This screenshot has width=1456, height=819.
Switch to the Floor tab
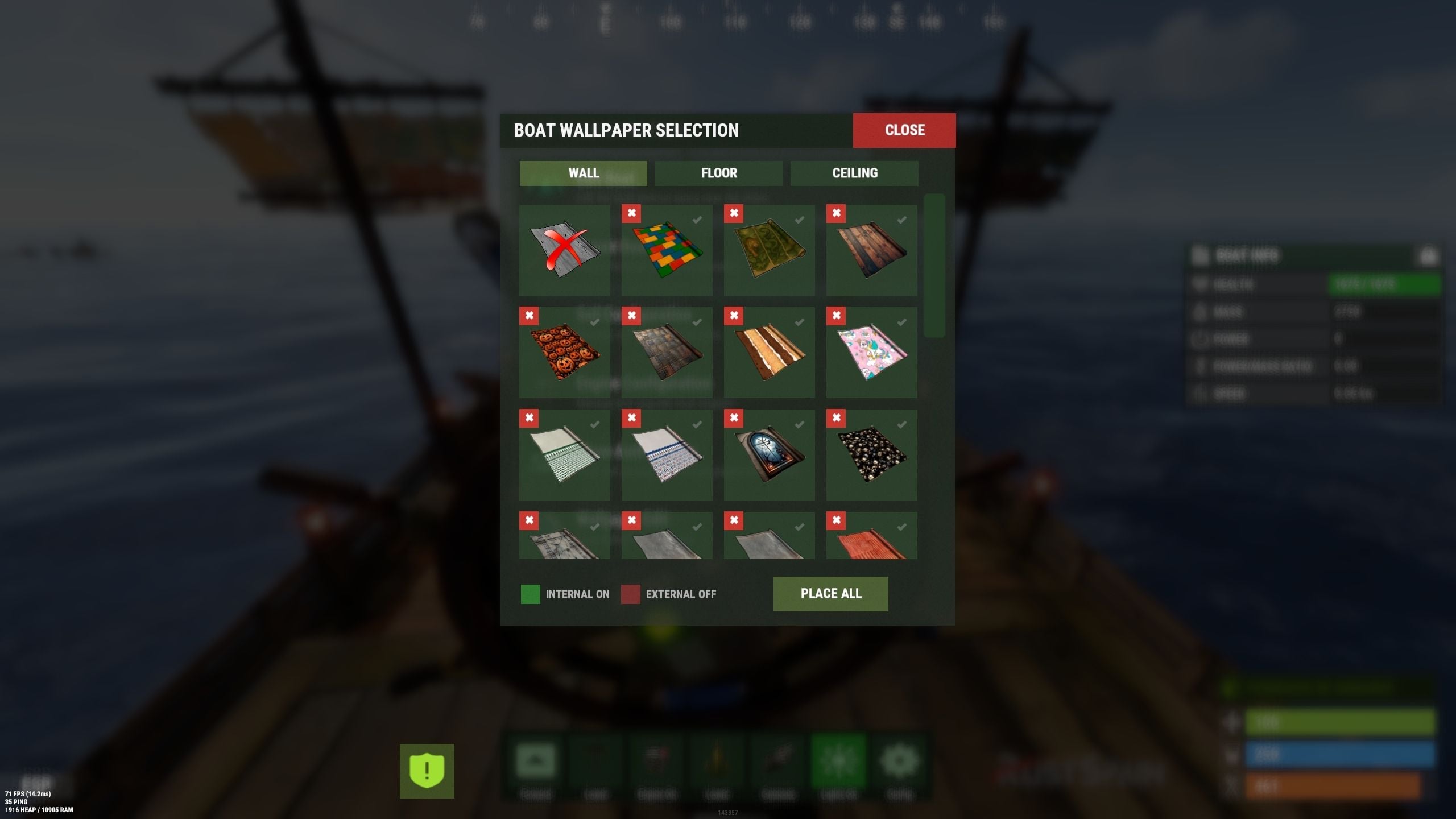(x=718, y=173)
